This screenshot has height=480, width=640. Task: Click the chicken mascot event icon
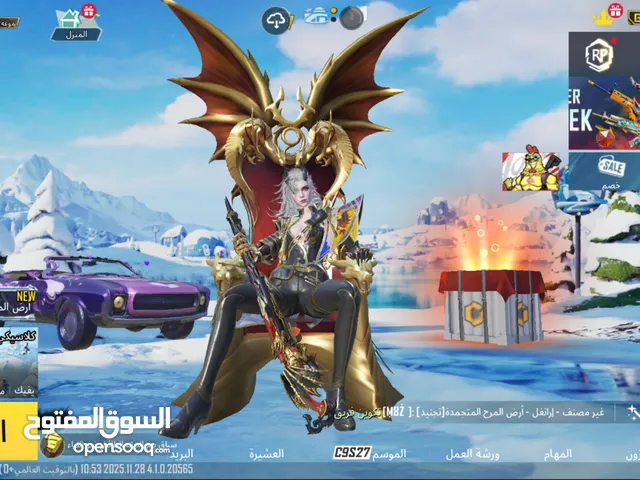[x=530, y=171]
